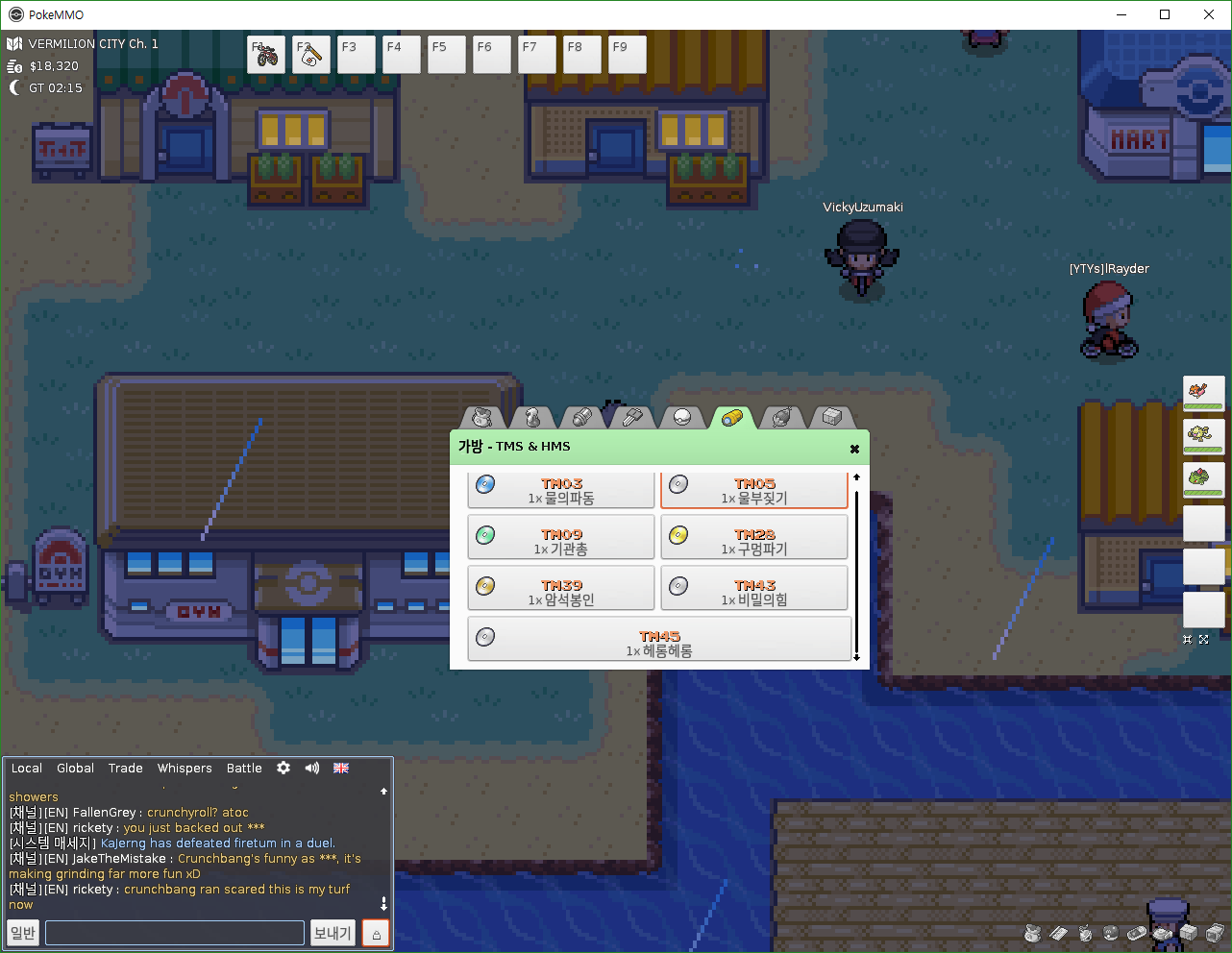Choose the wide TM45 entry
Screen dimensions: 1232x953
[x=659, y=643]
